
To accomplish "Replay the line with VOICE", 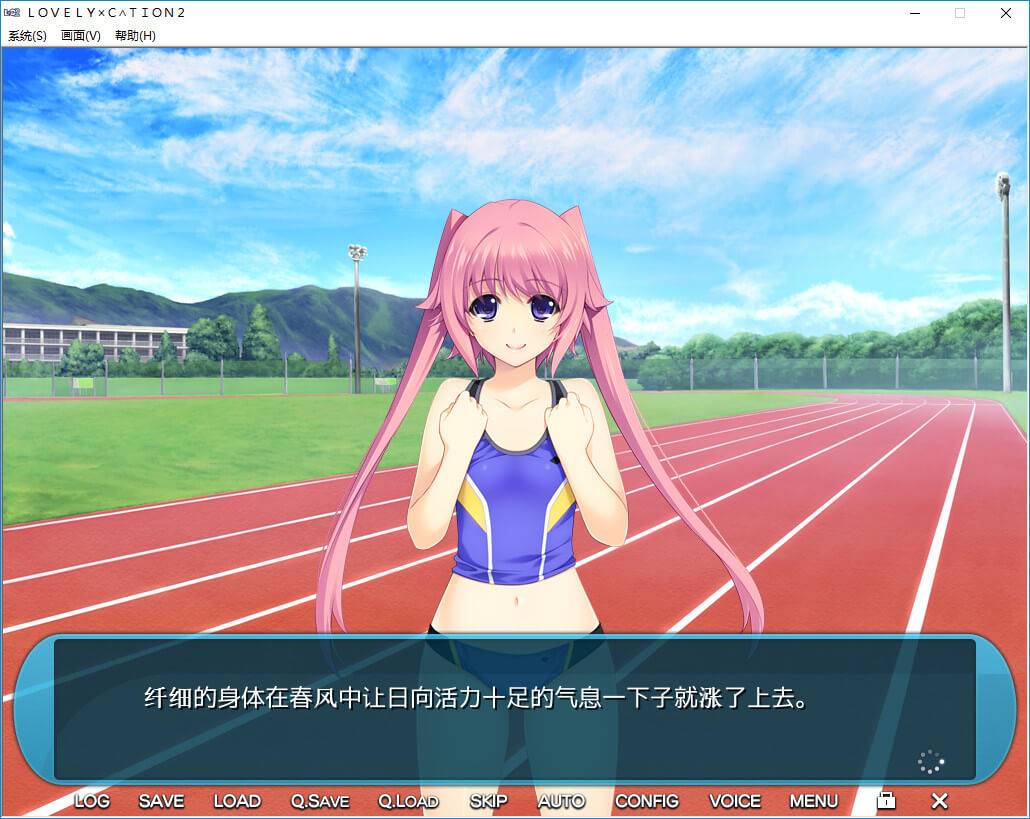I will [735, 801].
